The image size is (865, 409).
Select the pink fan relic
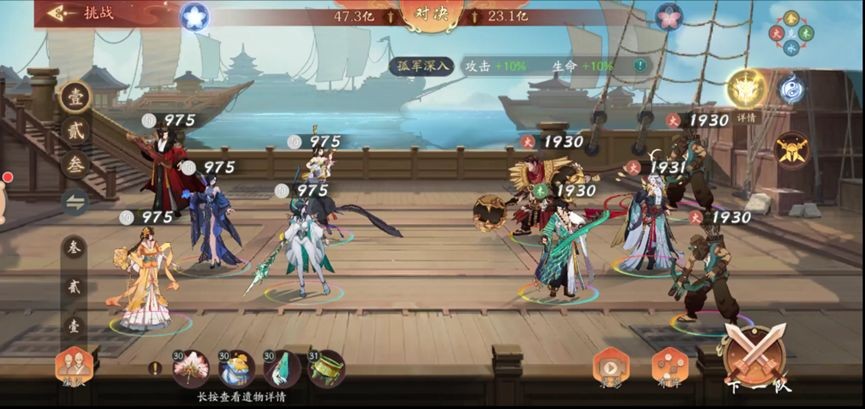pyautogui.click(x=191, y=368)
